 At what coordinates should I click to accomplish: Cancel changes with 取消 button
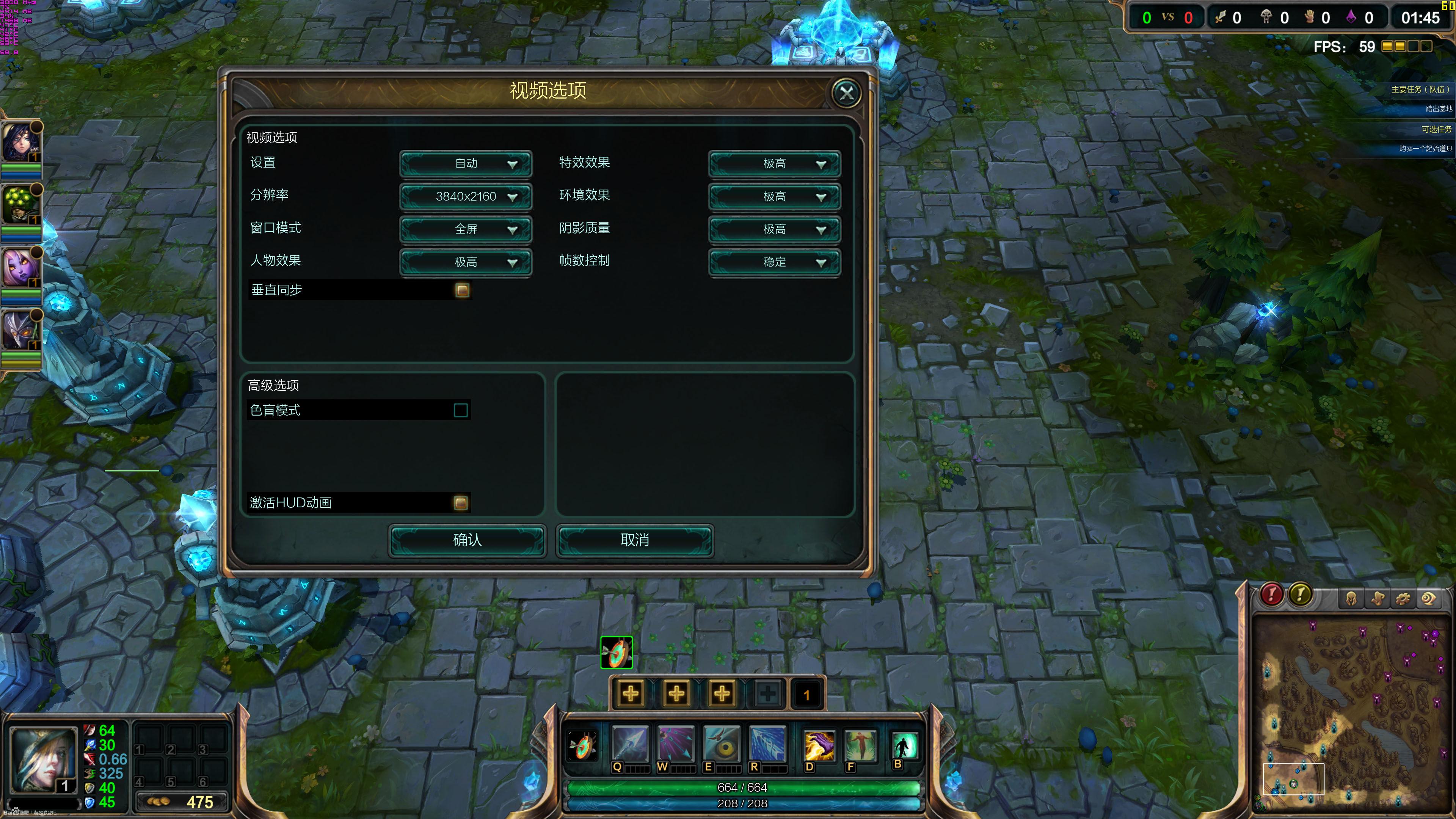(x=635, y=540)
